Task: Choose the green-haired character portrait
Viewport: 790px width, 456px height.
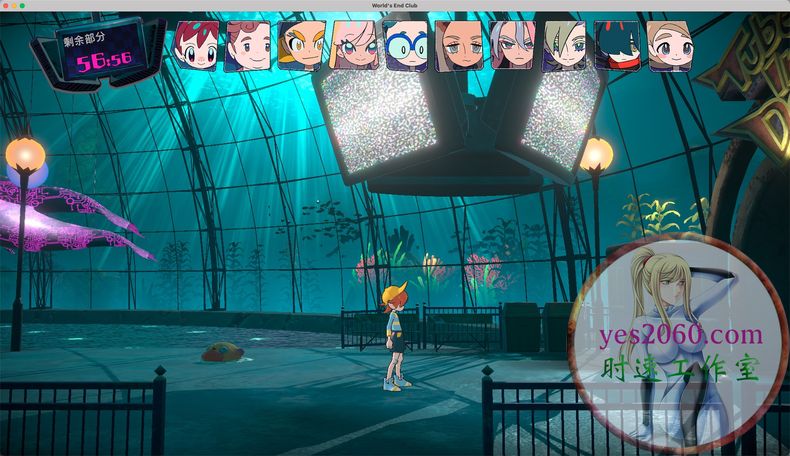Action: (x=564, y=45)
